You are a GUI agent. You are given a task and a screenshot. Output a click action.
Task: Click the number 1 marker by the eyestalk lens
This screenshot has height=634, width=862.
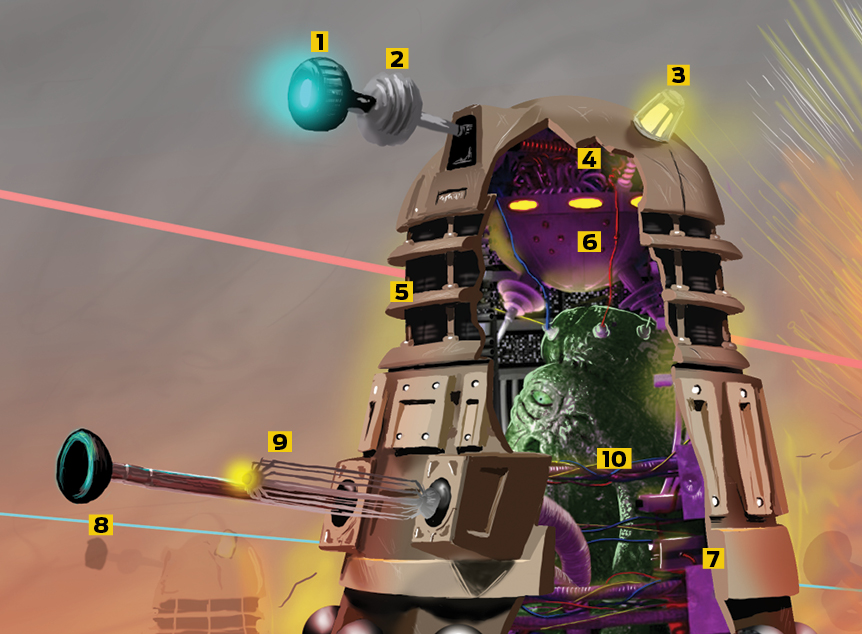[319, 42]
